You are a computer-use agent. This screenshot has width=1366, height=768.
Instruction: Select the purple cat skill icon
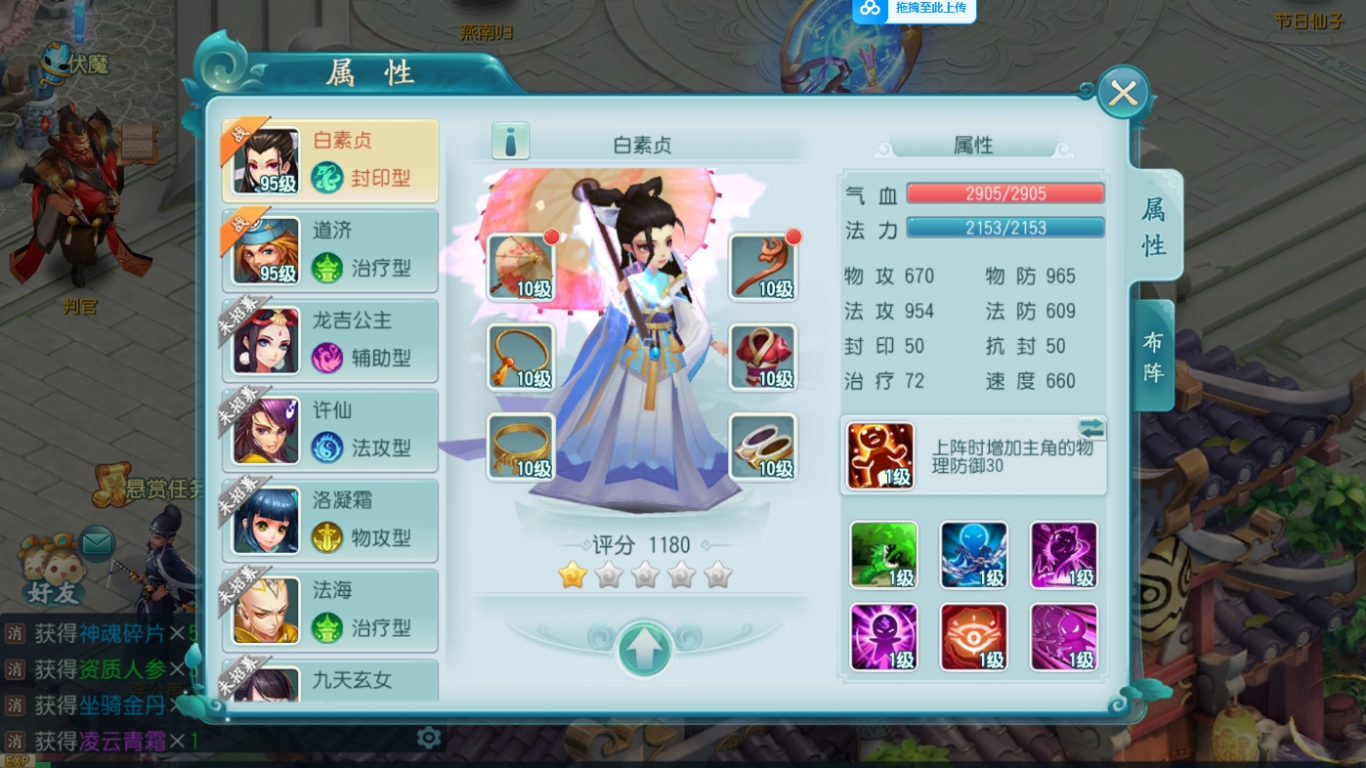click(x=1063, y=554)
